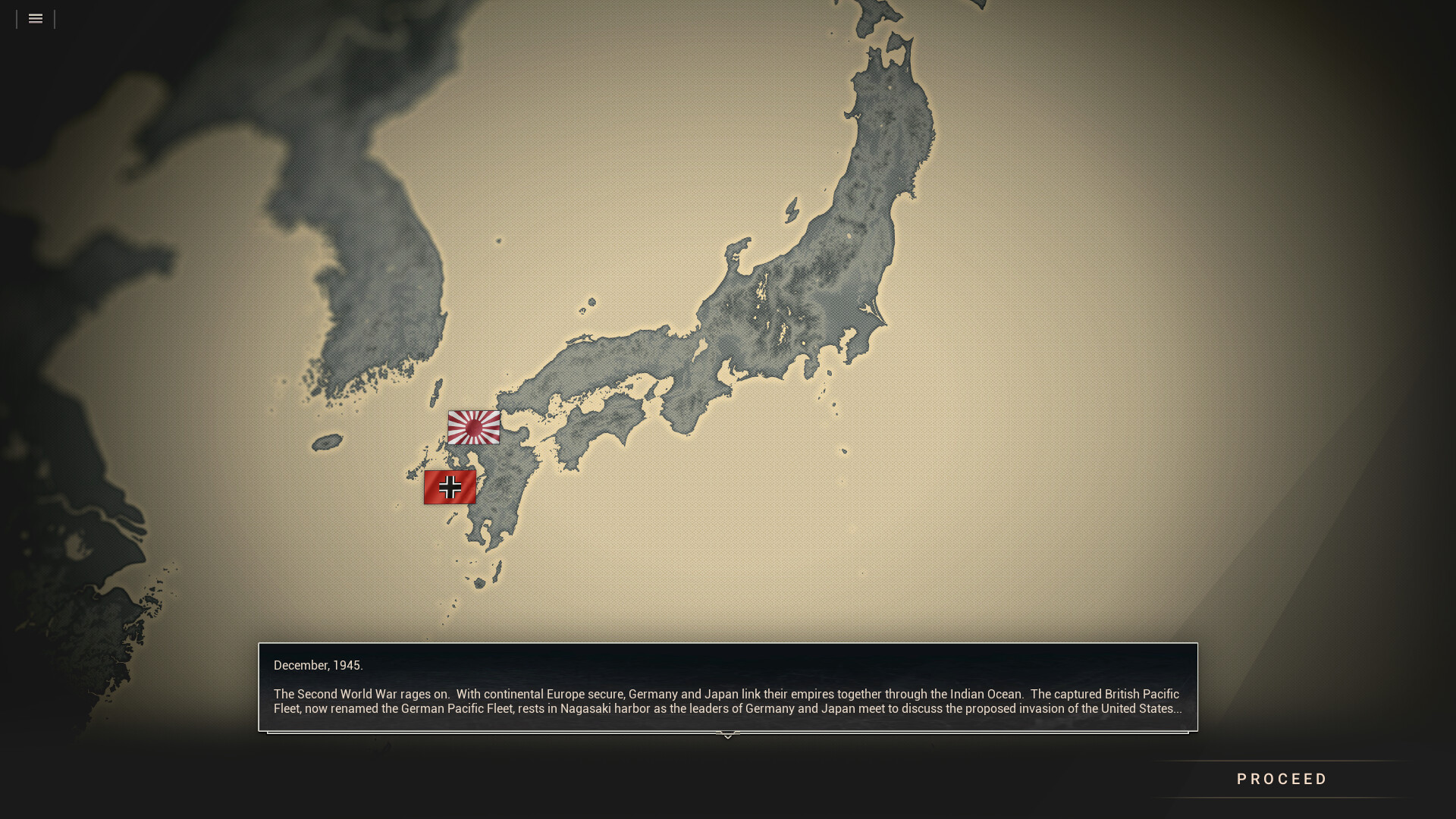The height and width of the screenshot is (819, 1456).
Task: Open the hamburger menu in the top-left corner
Action: click(35, 18)
